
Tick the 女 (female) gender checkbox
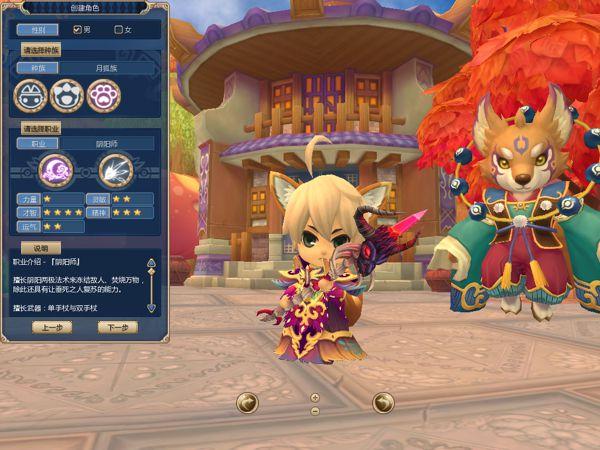pyautogui.click(x=119, y=29)
